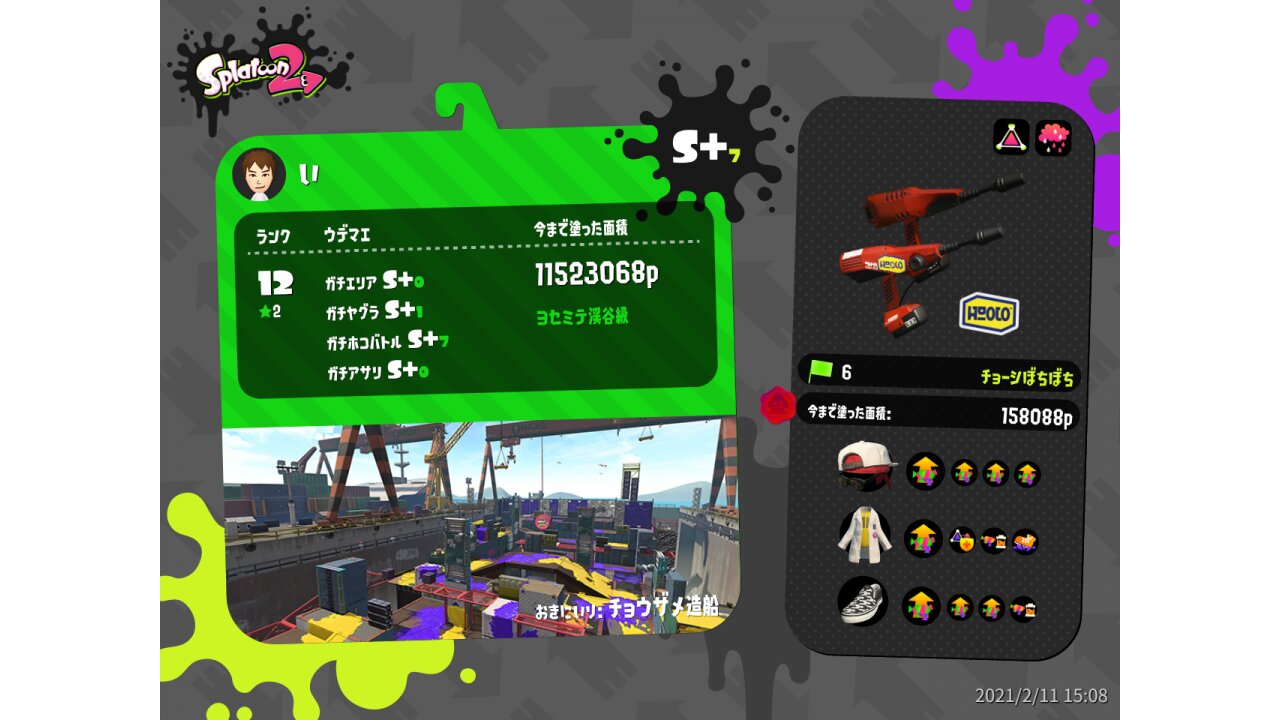Click the player's Mii avatar portrait
1280x720 pixels.
click(259, 175)
